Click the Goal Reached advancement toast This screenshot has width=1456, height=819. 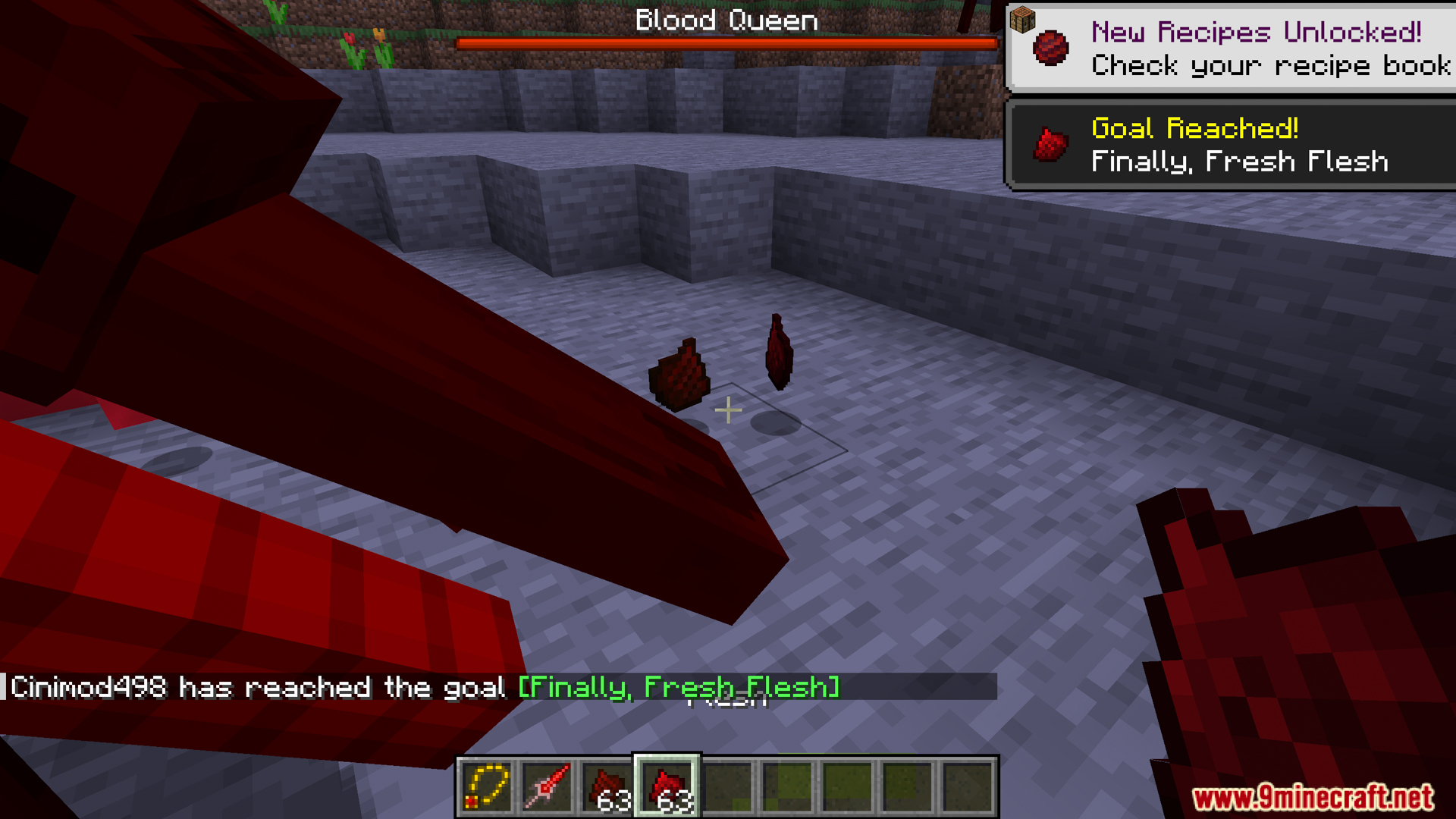tap(1230, 145)
